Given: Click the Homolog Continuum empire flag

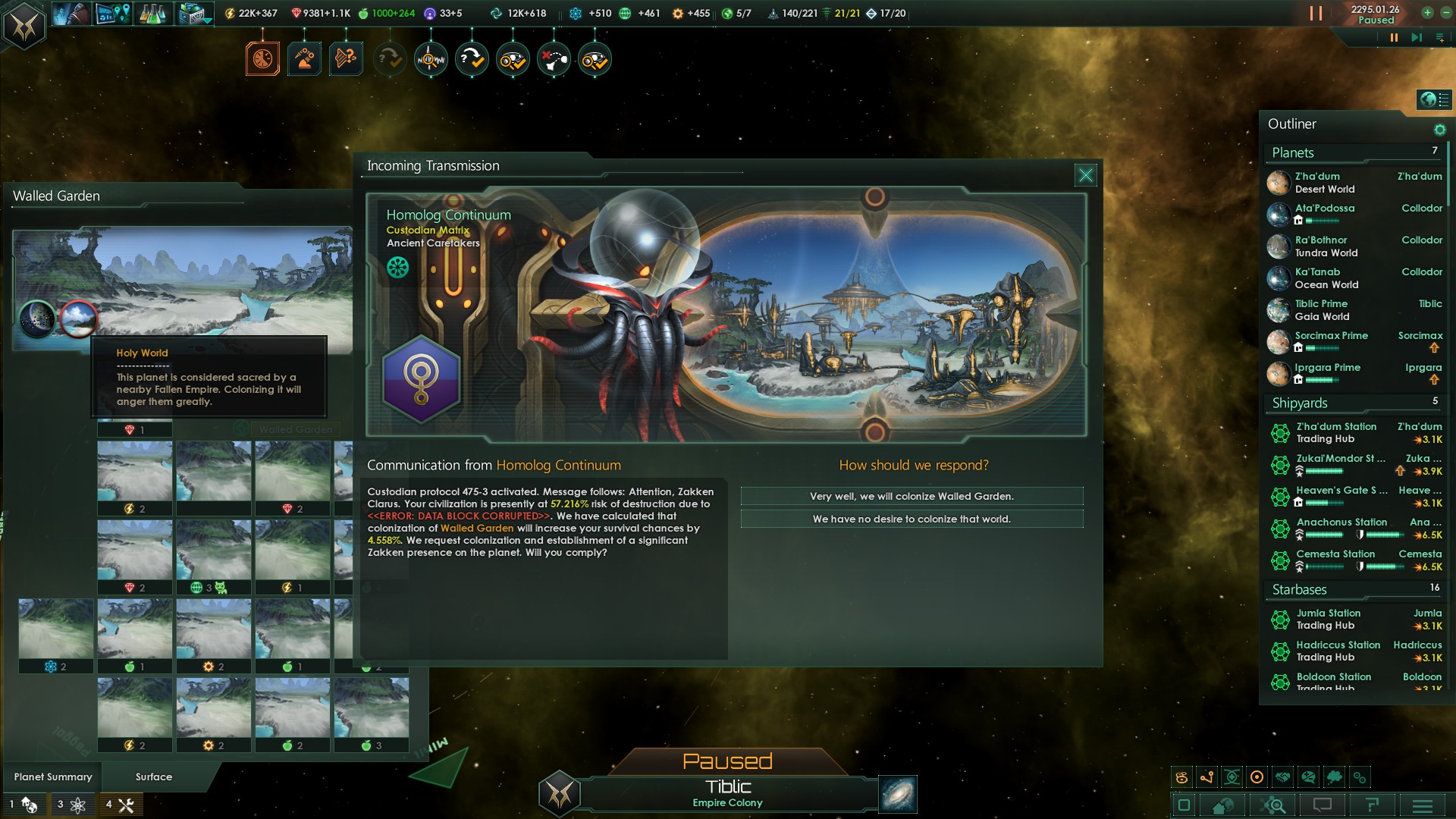Looking at the screenshot, I should (421, 378).
